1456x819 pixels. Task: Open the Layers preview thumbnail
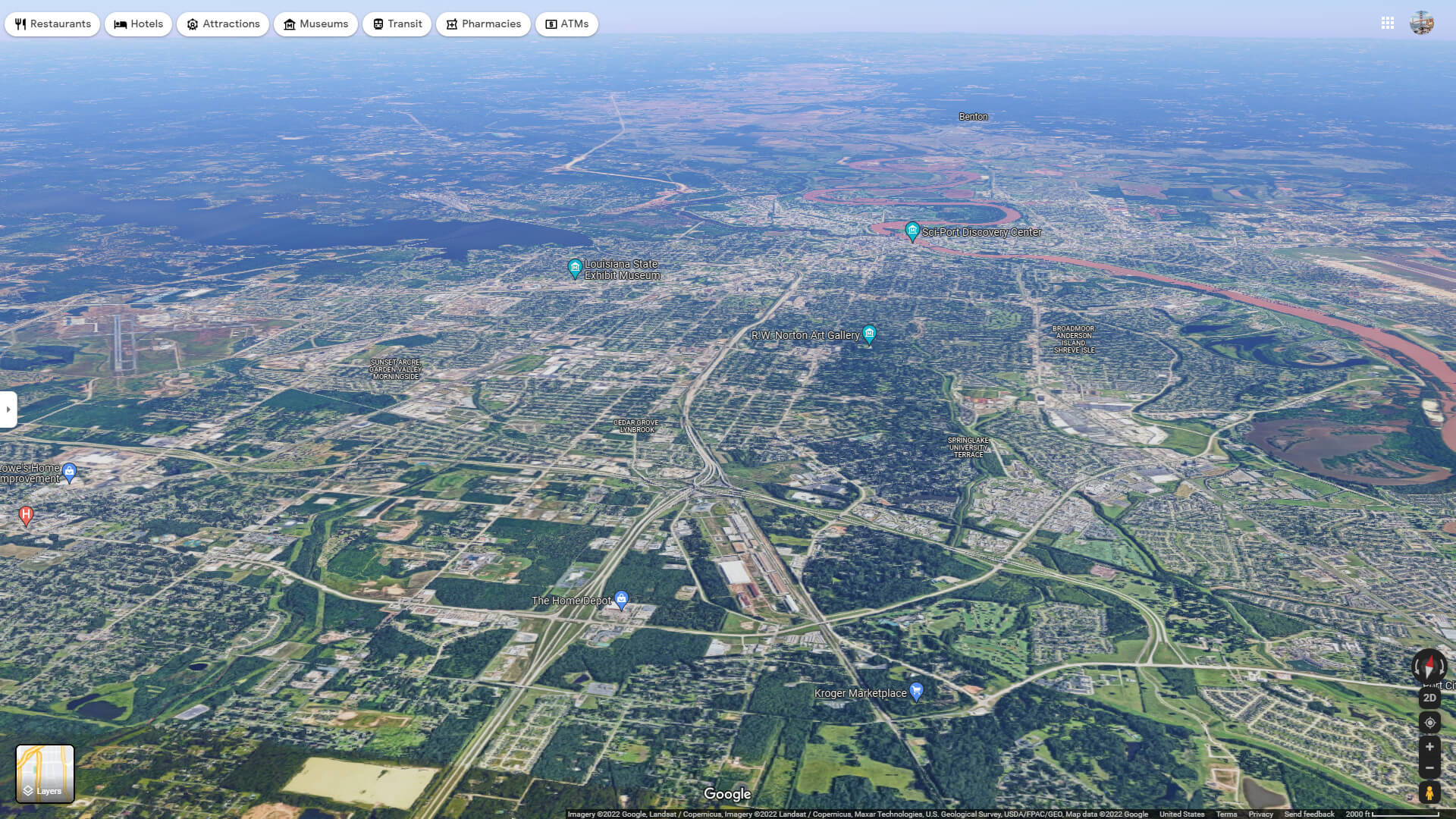tap(45, 773)
